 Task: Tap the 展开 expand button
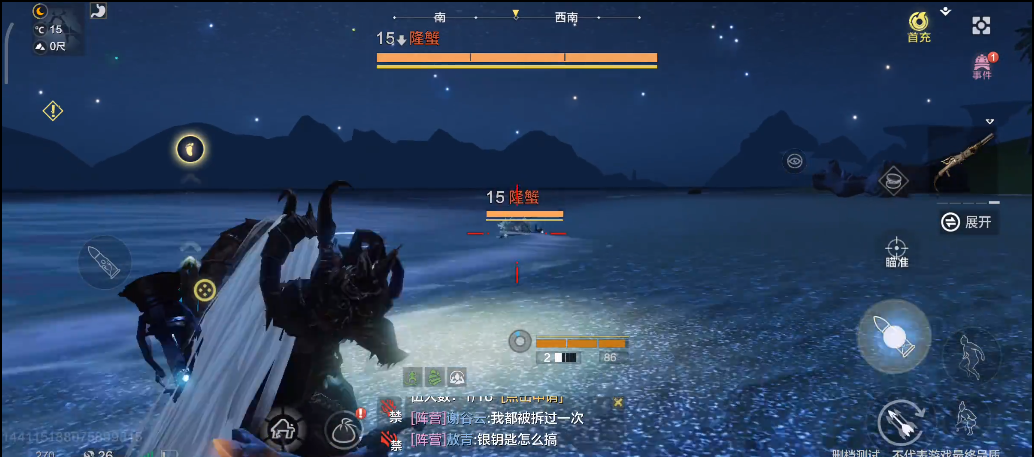(968, 222)
